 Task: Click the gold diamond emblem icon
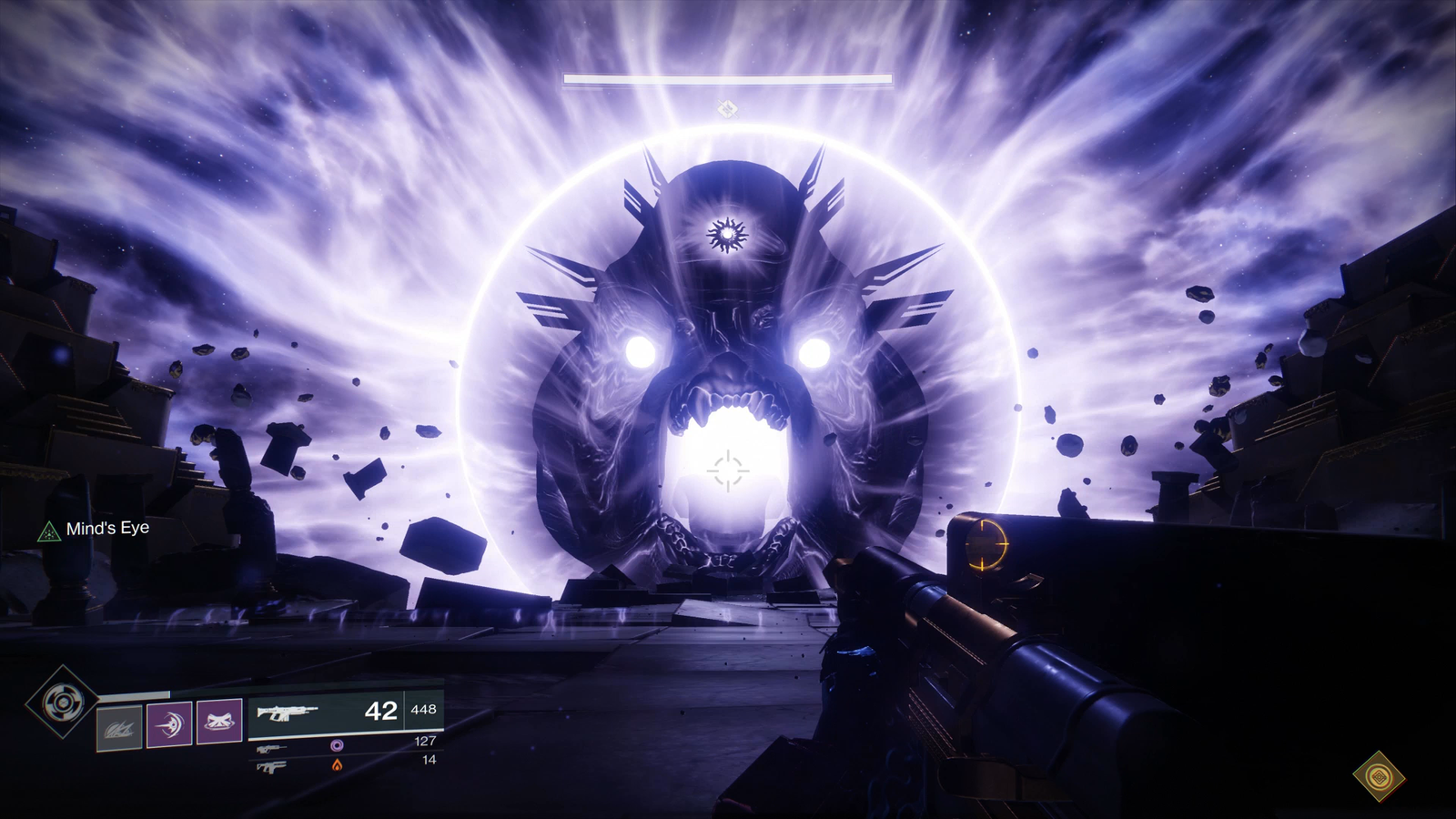[1379, 776]
